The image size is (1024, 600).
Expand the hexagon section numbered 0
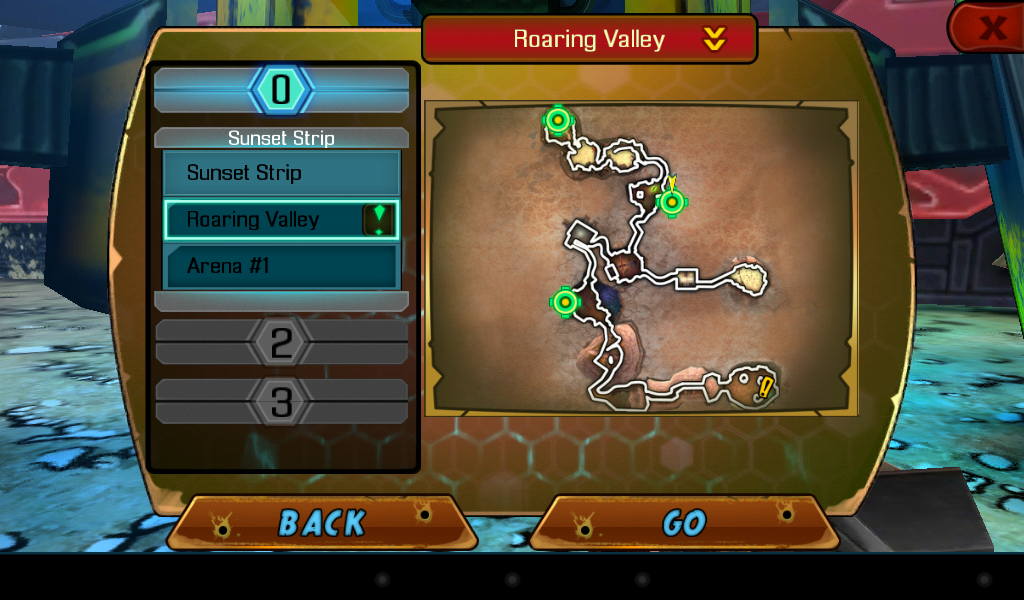coord(281,90)
